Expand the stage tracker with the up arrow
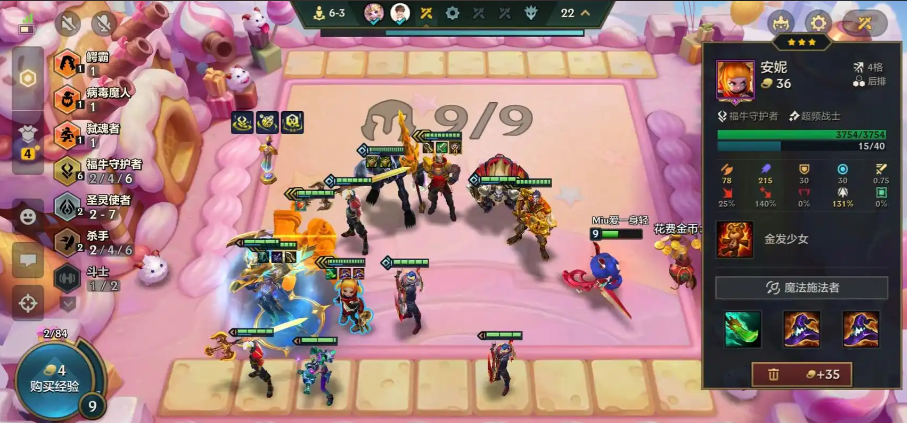 point(584,13)
